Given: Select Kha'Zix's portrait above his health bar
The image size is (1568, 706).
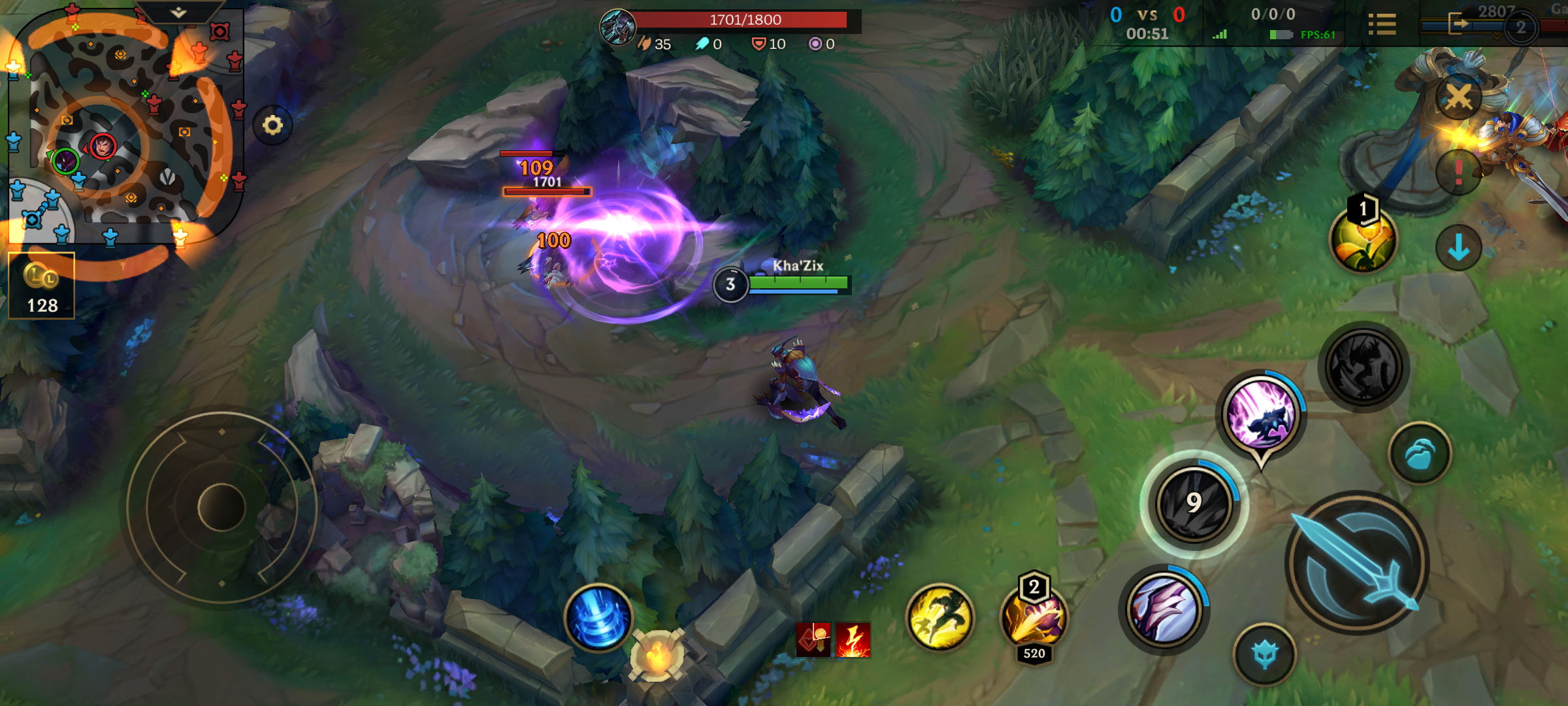Looking at the screenshot, I should click(732, 284).
